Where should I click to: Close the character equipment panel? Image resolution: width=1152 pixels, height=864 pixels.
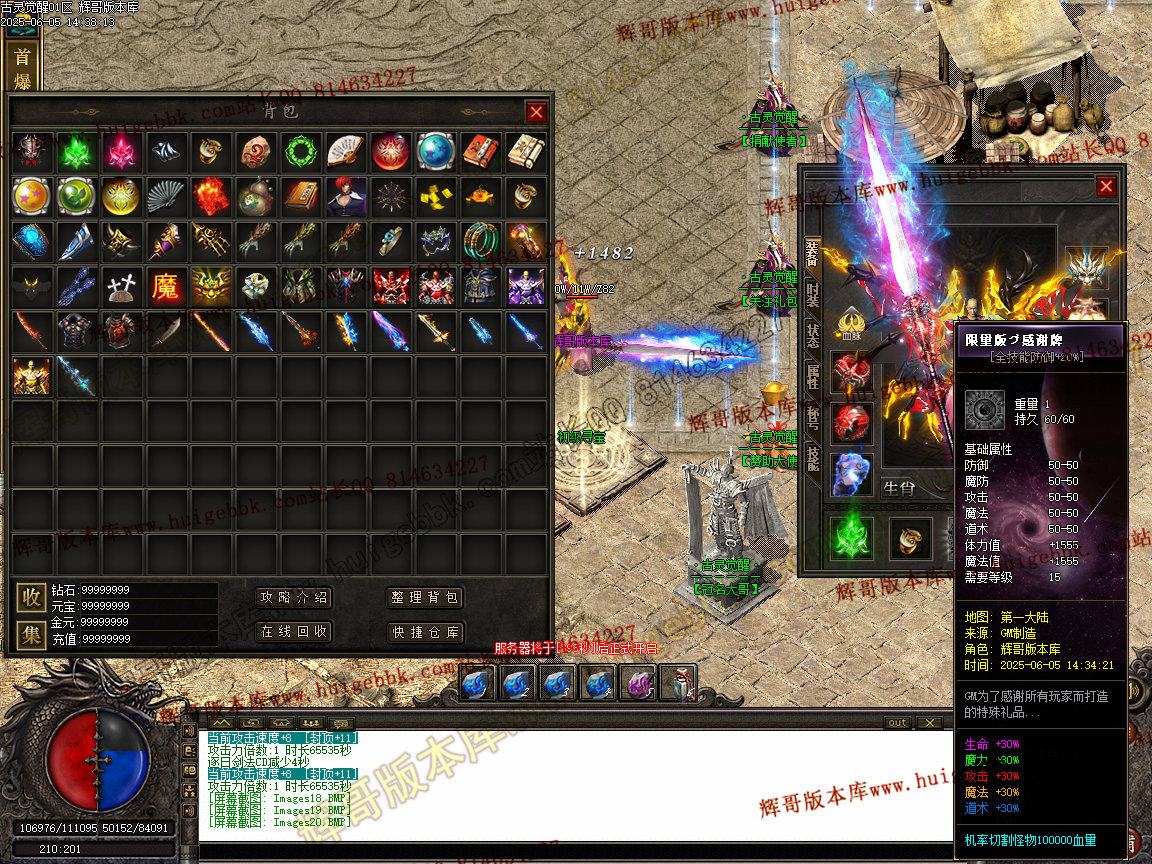point(1105,186)
